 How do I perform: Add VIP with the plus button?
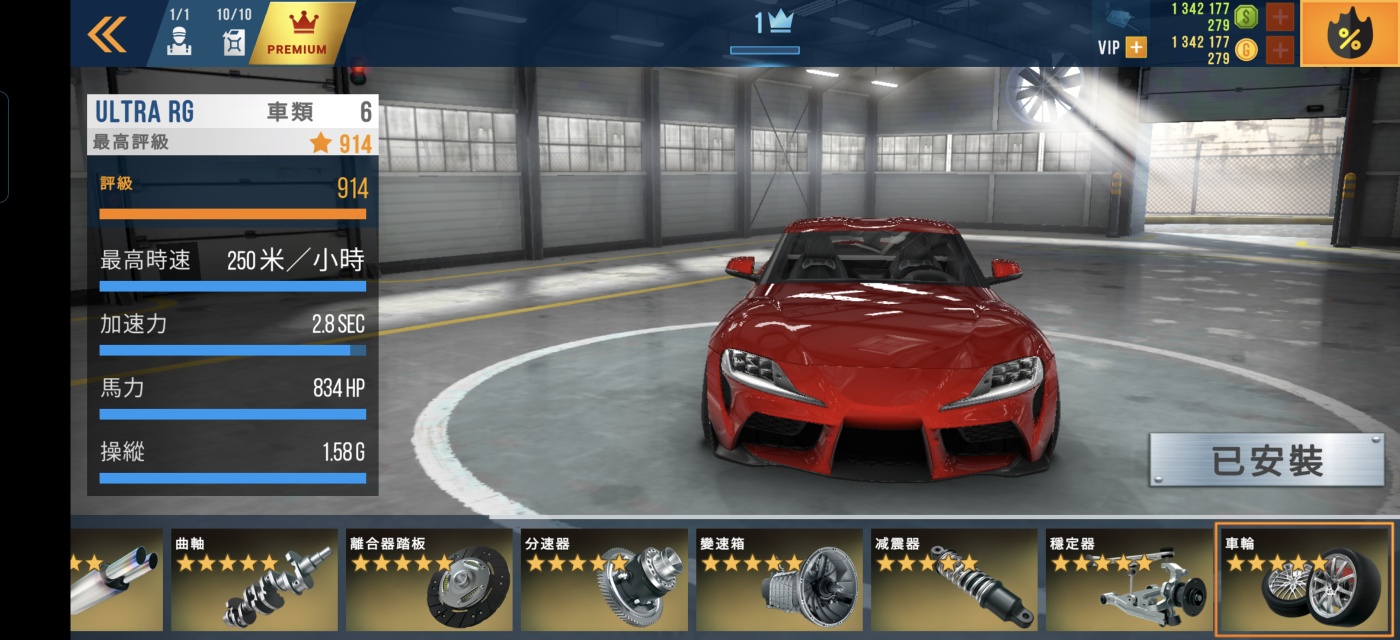pos(1136,47)
